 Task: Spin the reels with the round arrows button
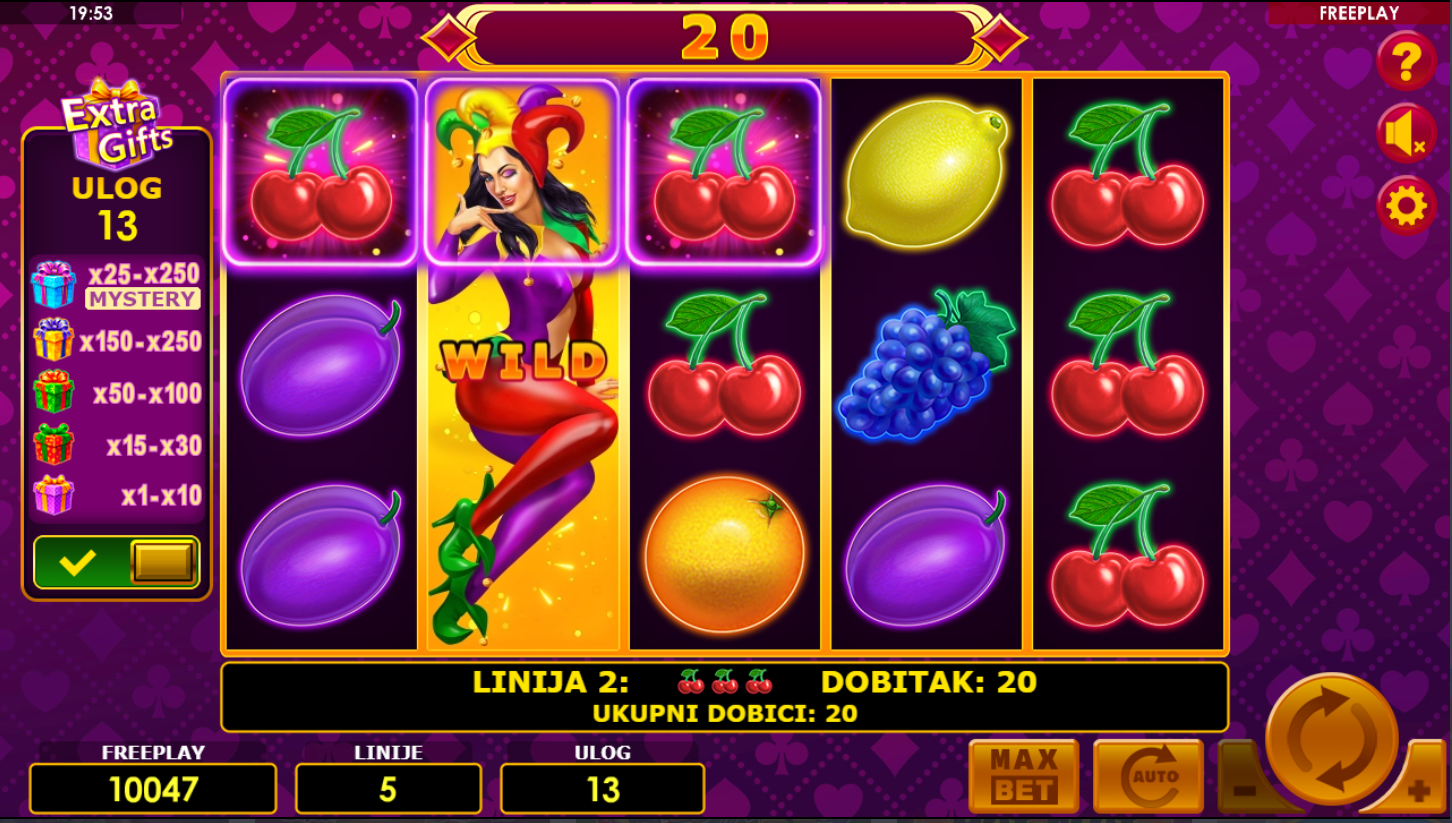pos(1331,738)
